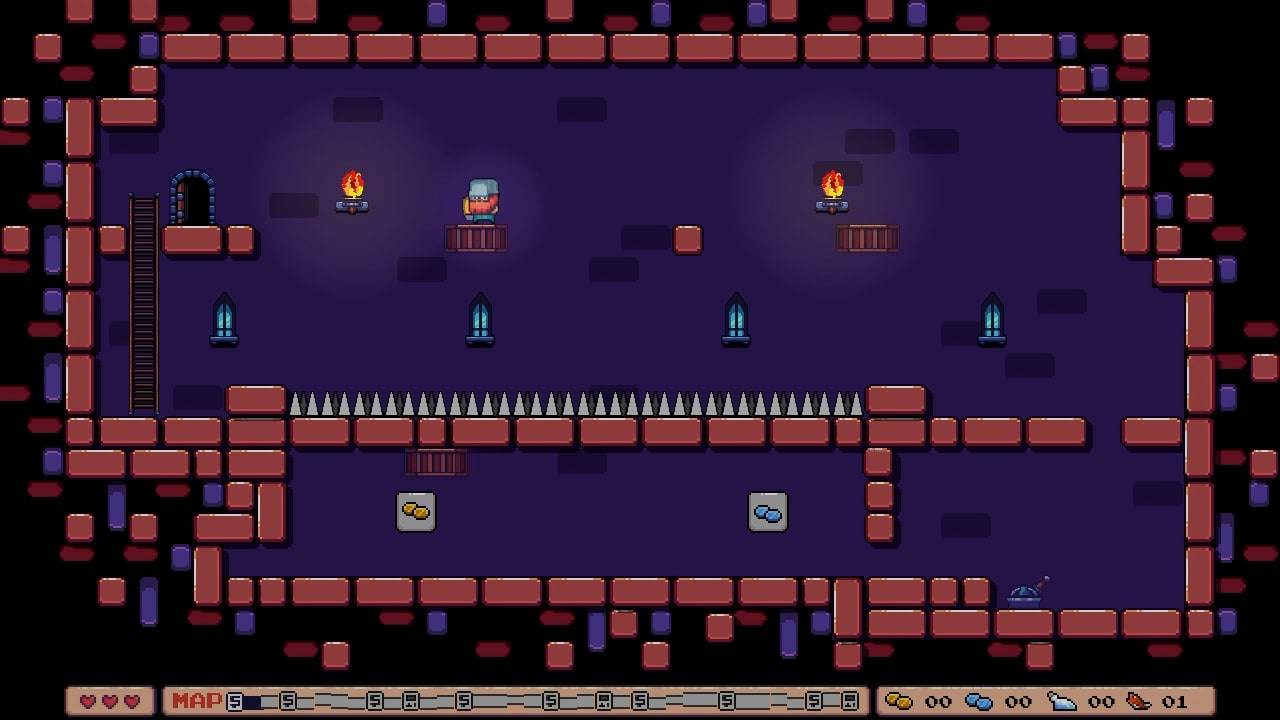Image resolution: width=1280 pixels, height=720 pixels.
Task: Open the first S room on the MAP strip
Action: coord(233,702)
